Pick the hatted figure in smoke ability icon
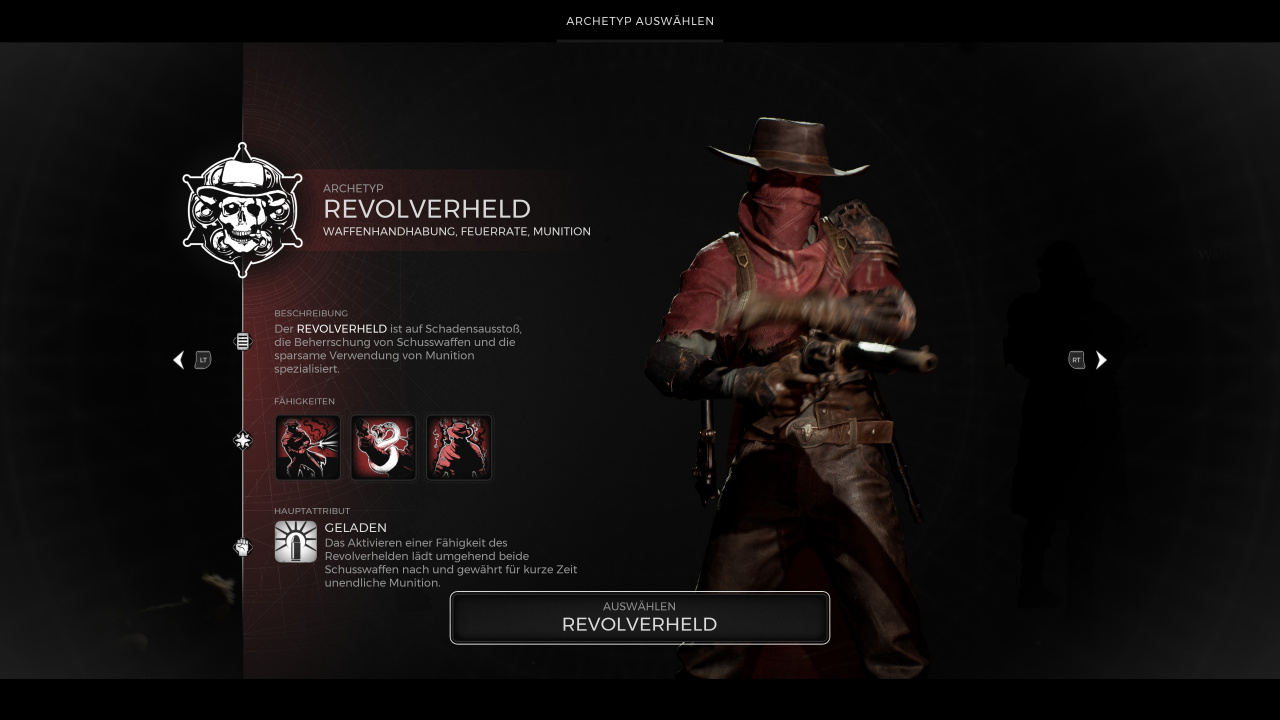 tap(459, 448)
